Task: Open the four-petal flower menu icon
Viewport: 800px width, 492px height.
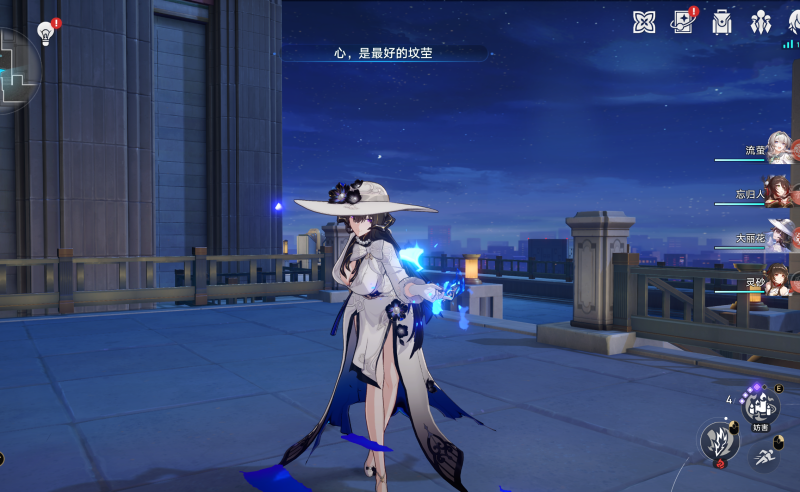Action: point(644,22)
